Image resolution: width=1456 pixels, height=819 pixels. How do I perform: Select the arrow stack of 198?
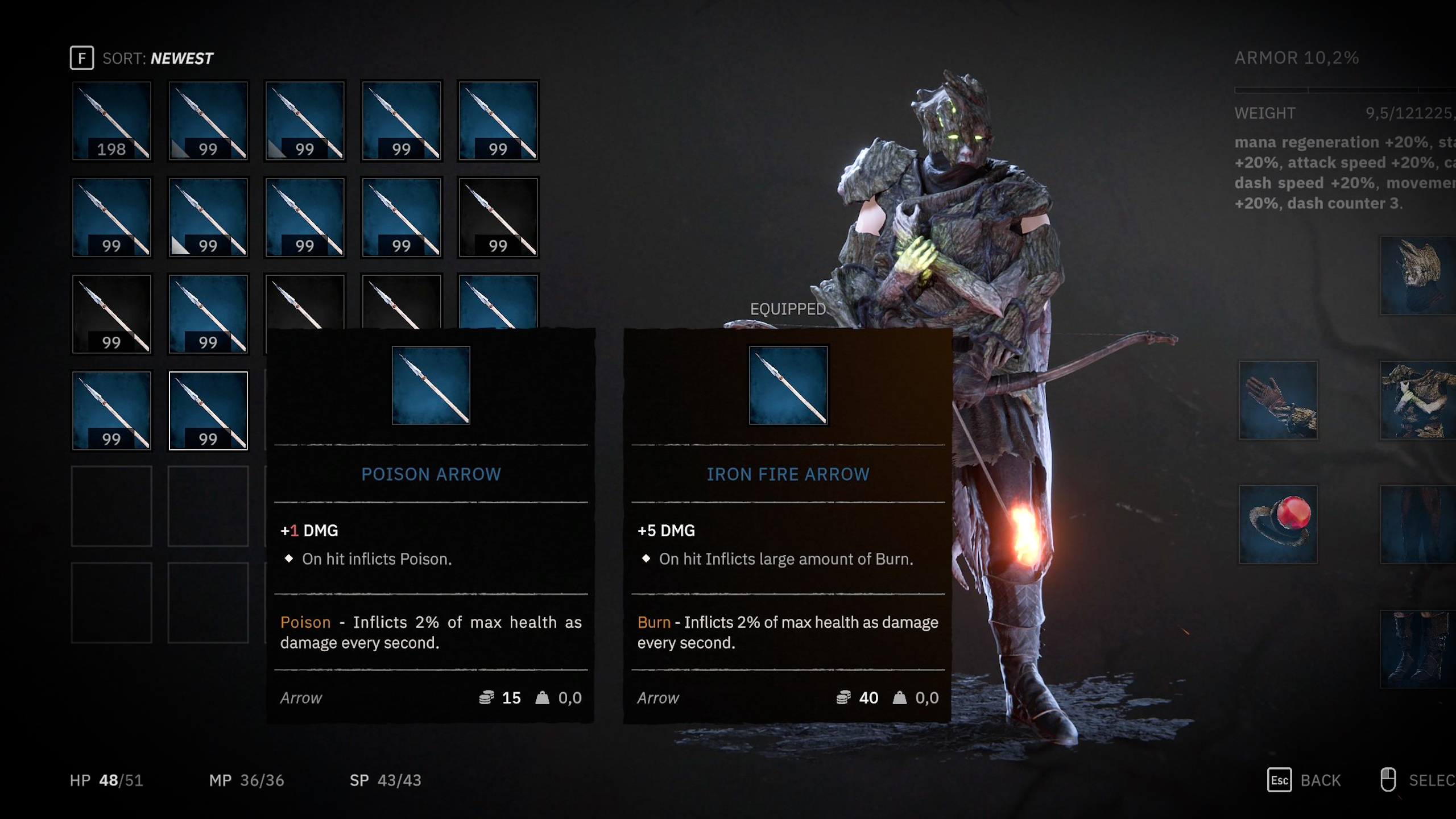[111, 121]
